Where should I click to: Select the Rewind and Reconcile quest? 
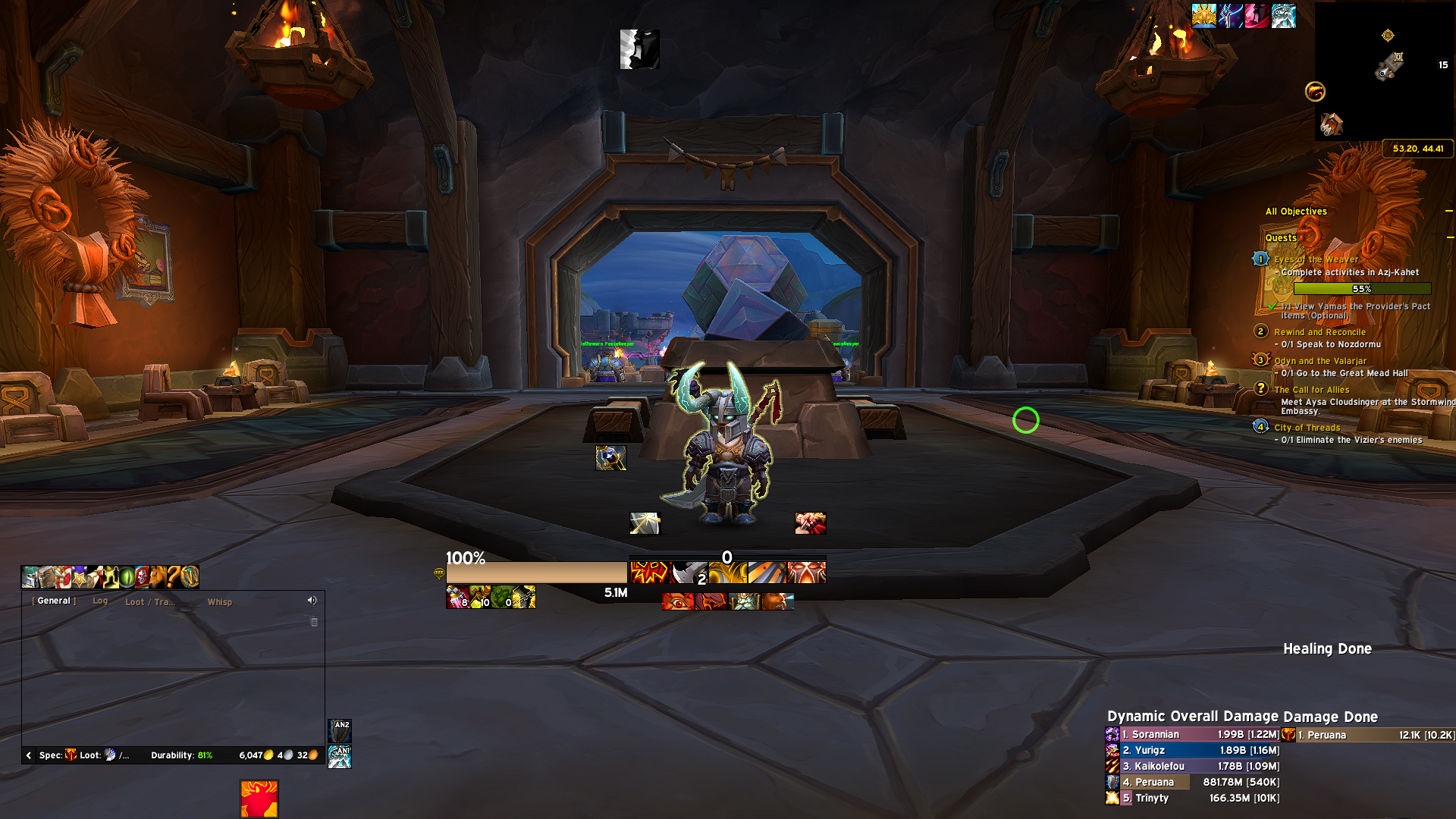pos(1319,332)
